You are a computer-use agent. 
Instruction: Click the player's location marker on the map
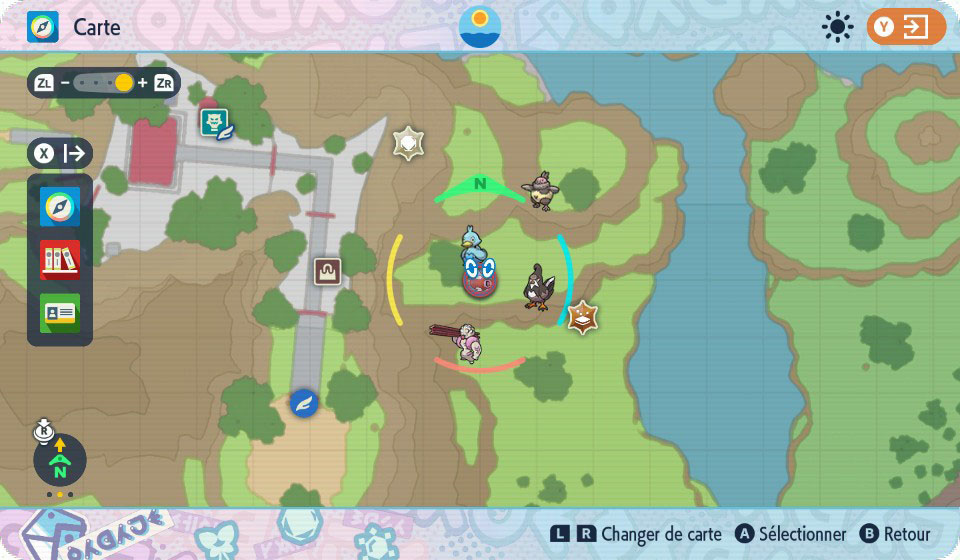(x=479, y=275)
